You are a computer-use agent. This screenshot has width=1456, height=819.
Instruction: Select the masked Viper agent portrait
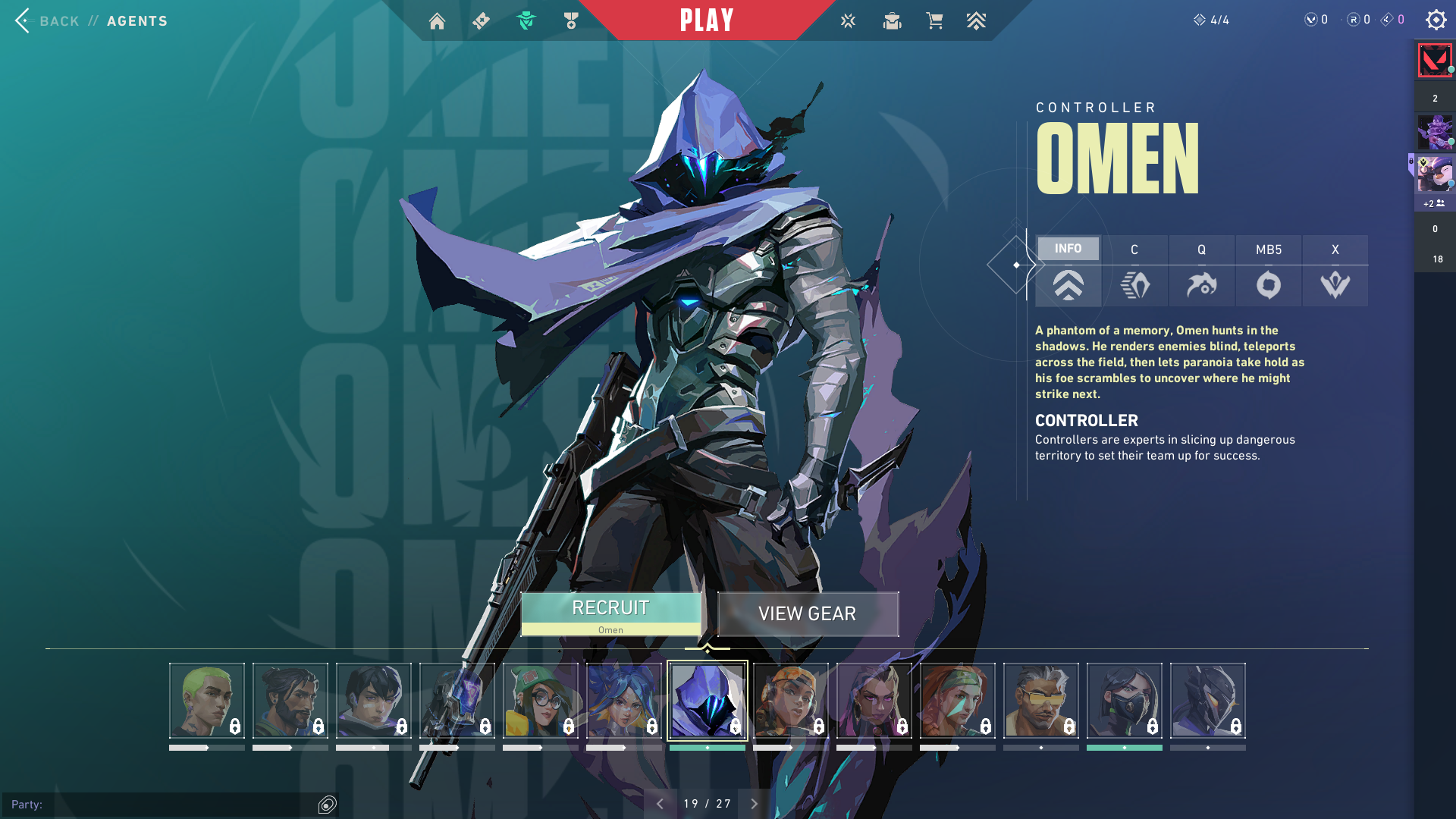tap(1124, 701)
